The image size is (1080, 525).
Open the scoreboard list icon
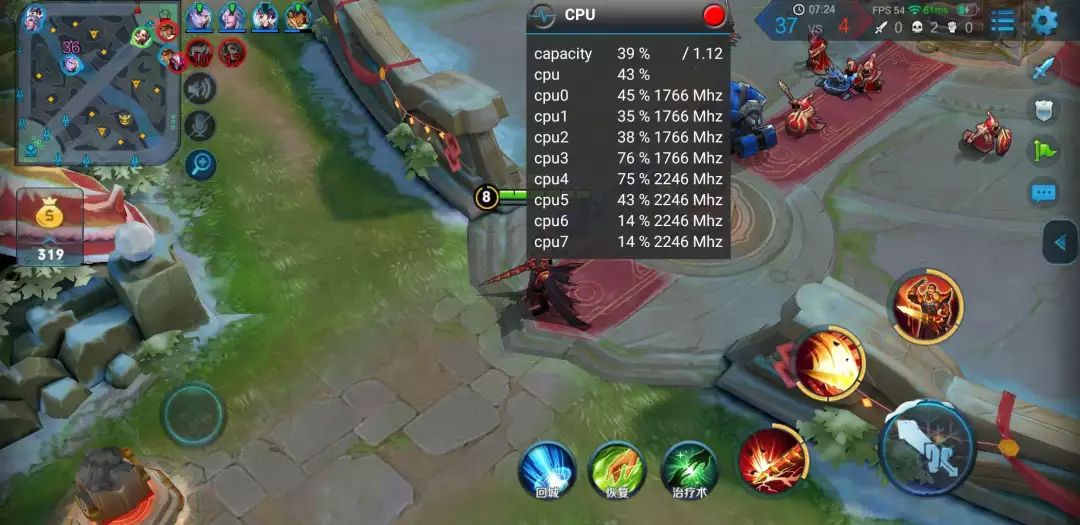[1002, 22]
